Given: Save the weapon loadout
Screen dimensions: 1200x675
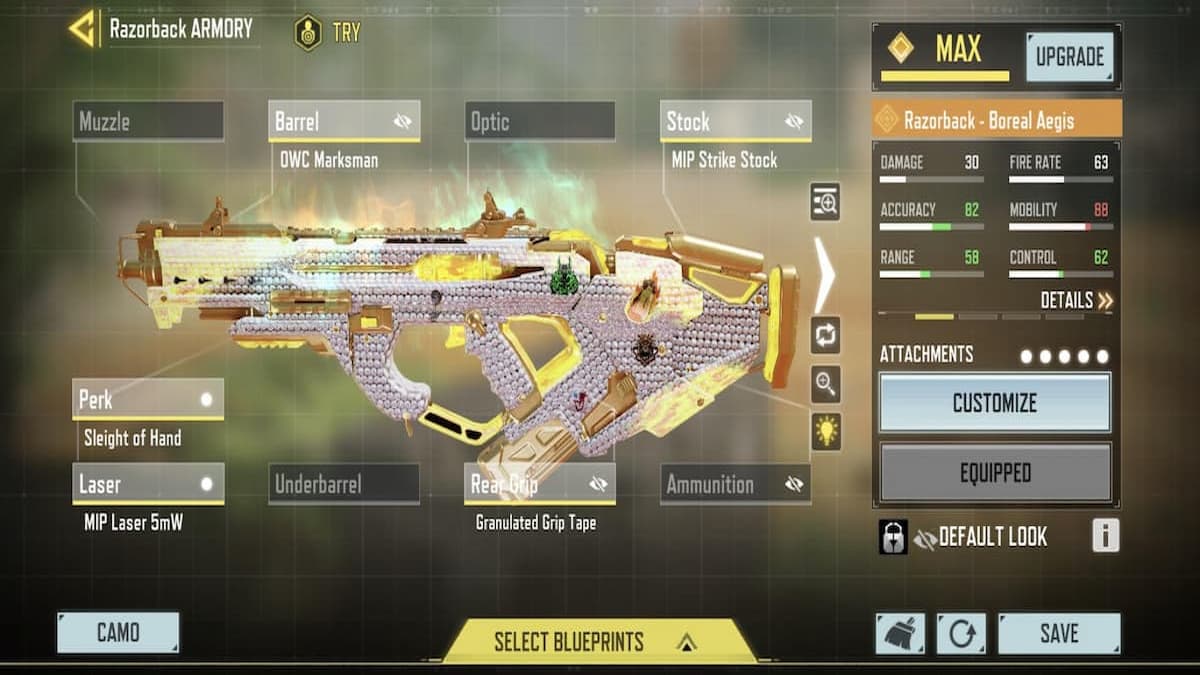Looking at the screenshot, I should (1059, 633).
